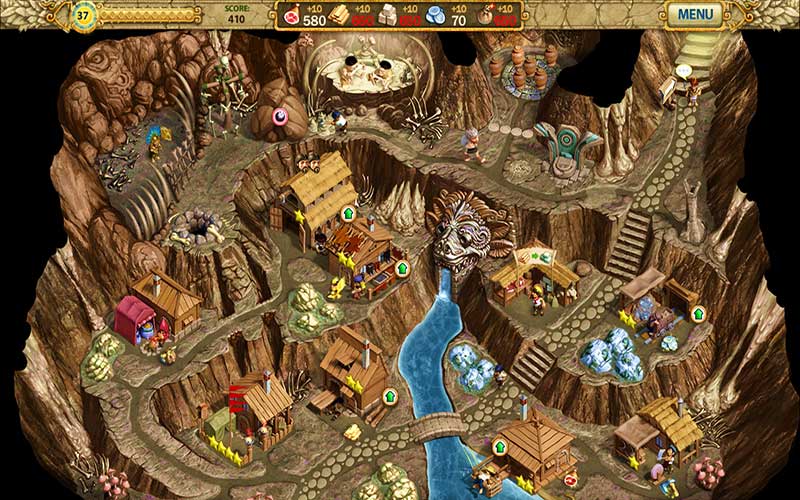Image resolution: width=800 pixels, height=500 pixels.
Task: Choose upgrade arrow on house below the bridge
Action: click(x=499, y=446)
